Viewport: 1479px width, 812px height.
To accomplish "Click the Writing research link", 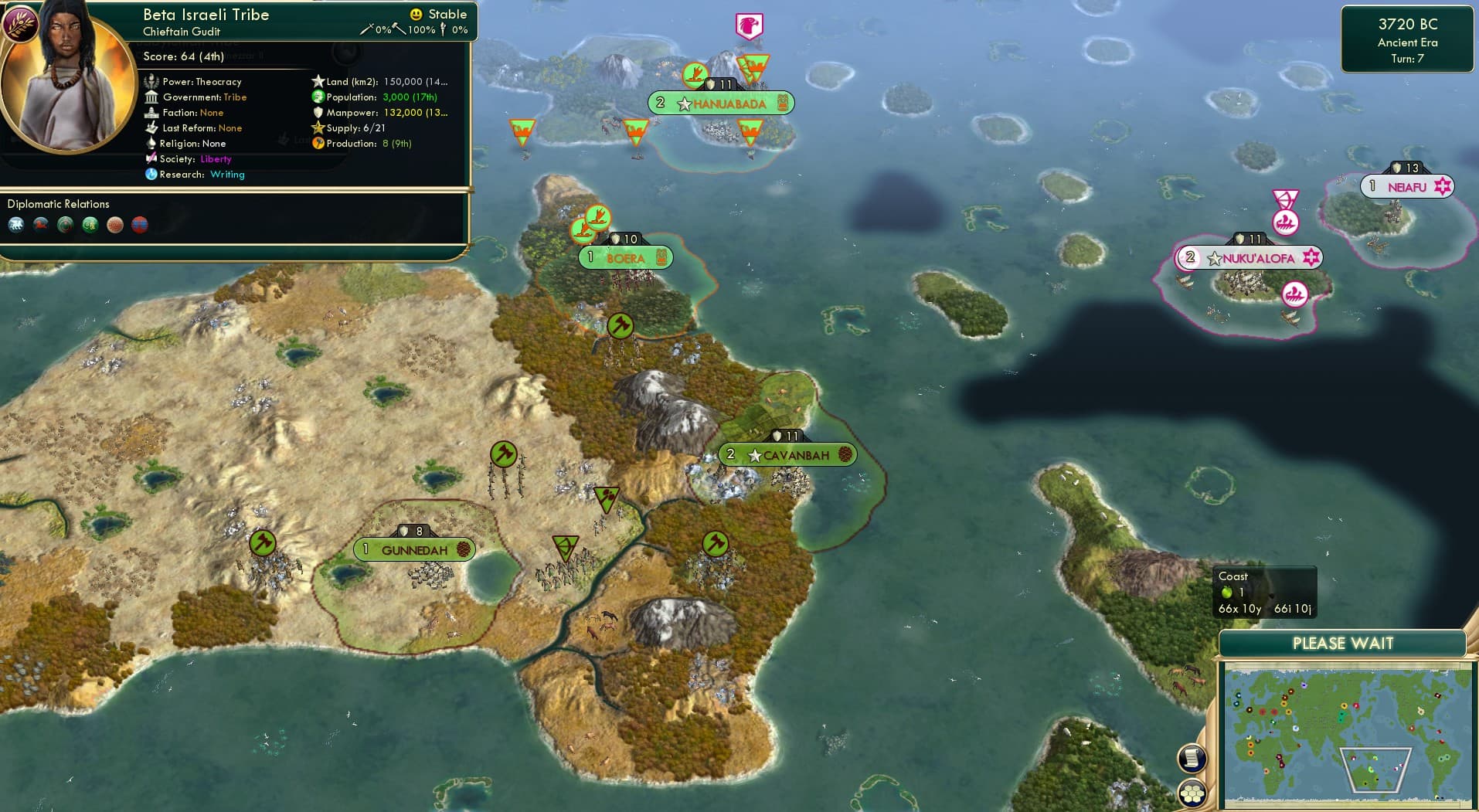I will pyautogui.click(x=227, y=175).
